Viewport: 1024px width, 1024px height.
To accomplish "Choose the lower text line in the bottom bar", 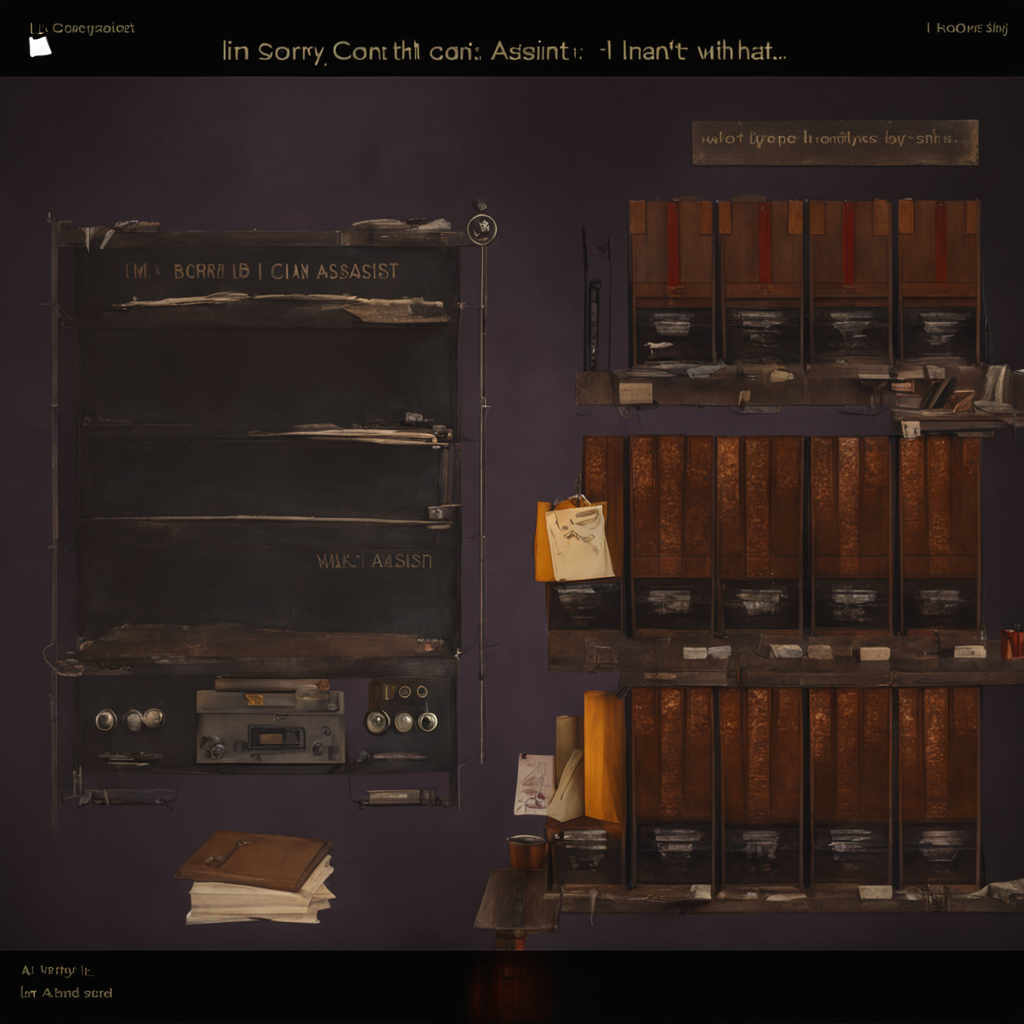I will point(67,993).
